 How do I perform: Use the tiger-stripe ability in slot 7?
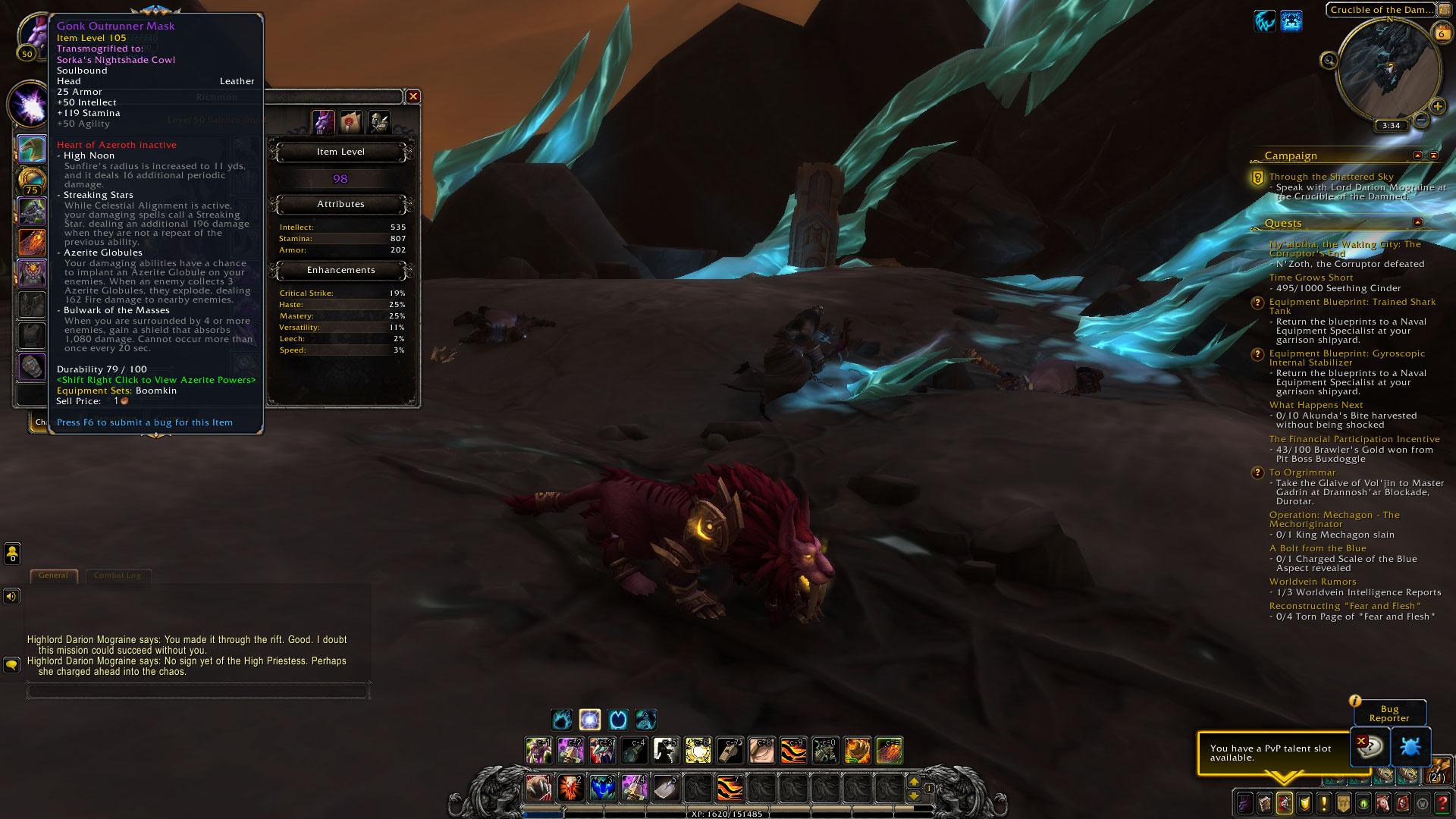pyautogui.click(x=730, y=787)
